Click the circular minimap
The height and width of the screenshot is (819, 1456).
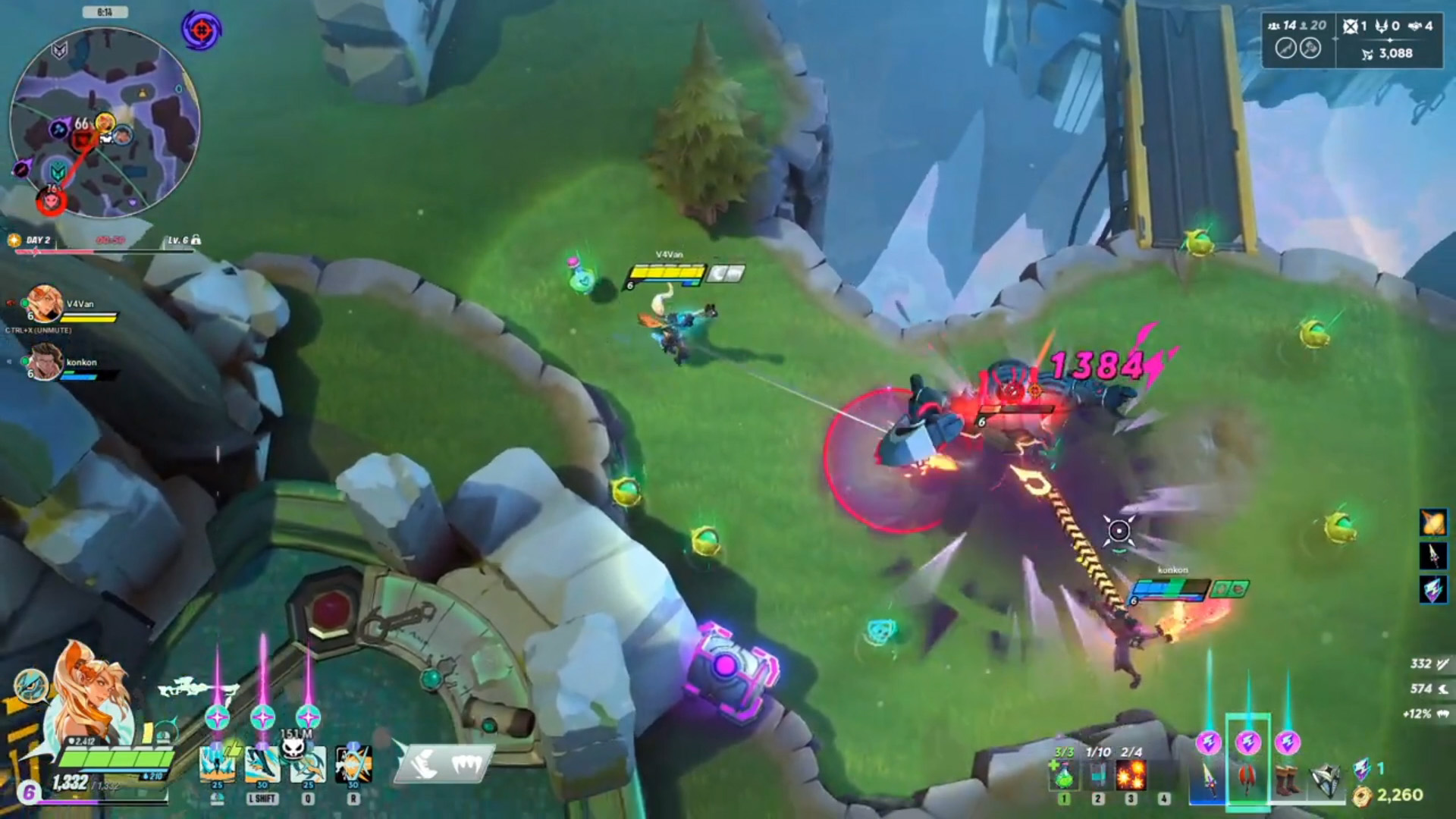pyautogui.click(x=105, y=121)
